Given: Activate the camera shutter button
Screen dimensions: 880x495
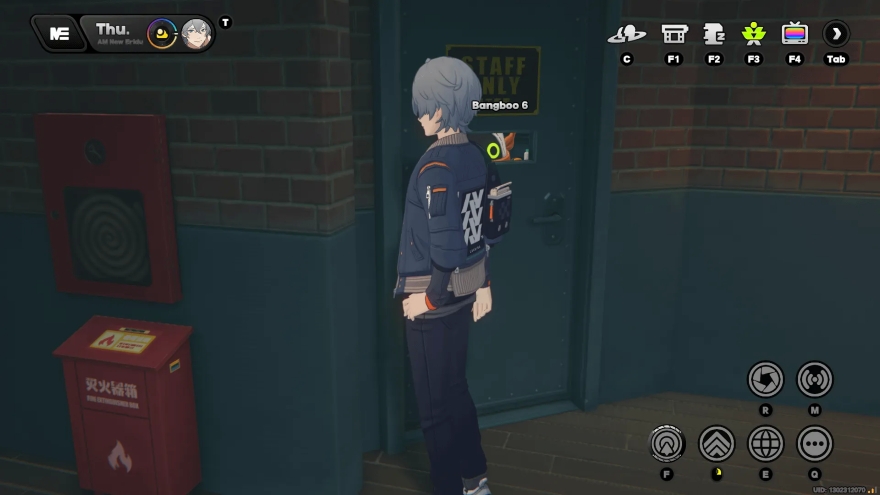Looking at the screenshot, I should pyautogui.click(x=766, y=379).
